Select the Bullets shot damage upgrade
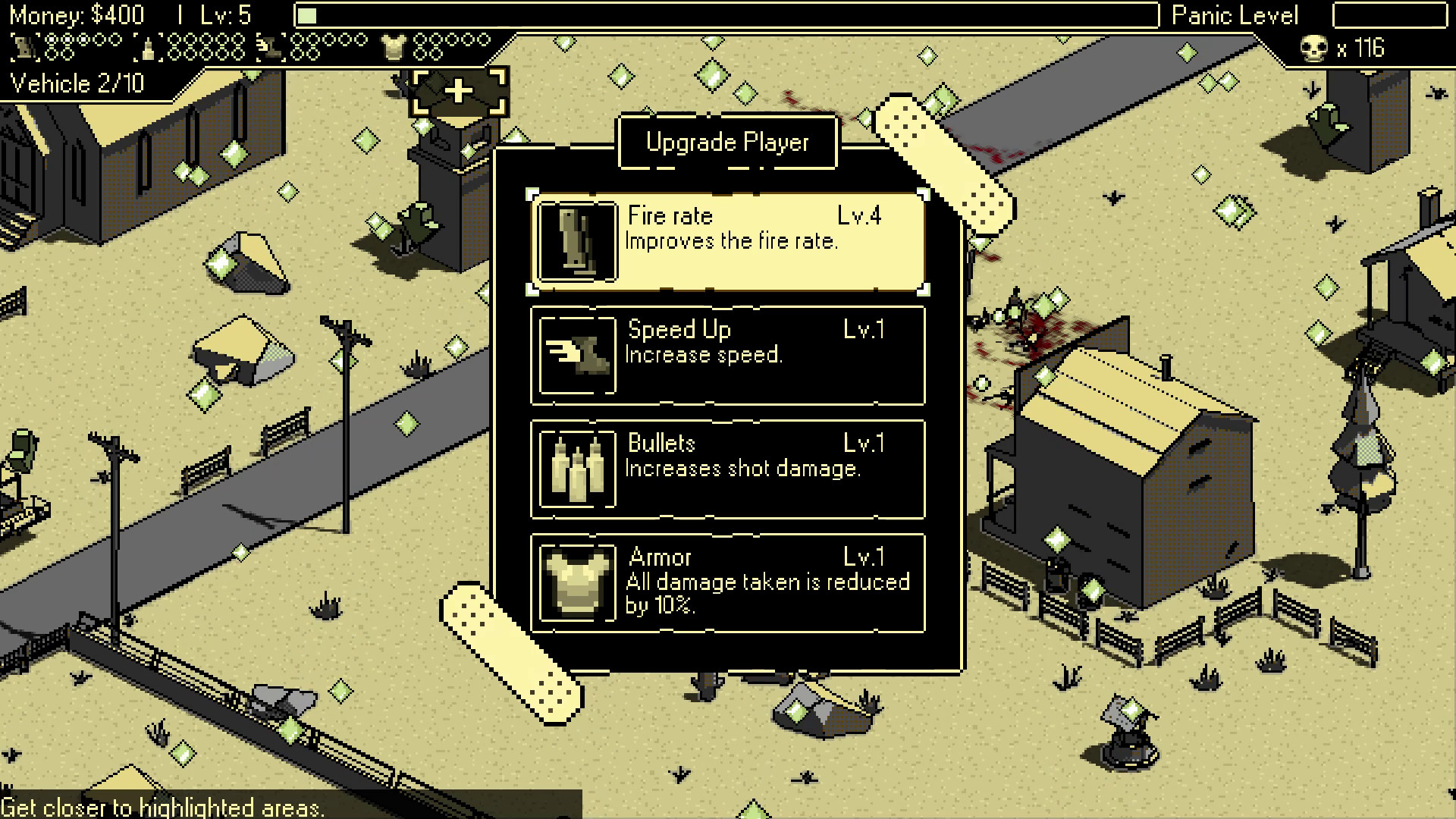1456x819 pixels. click(x=726, y=467)
